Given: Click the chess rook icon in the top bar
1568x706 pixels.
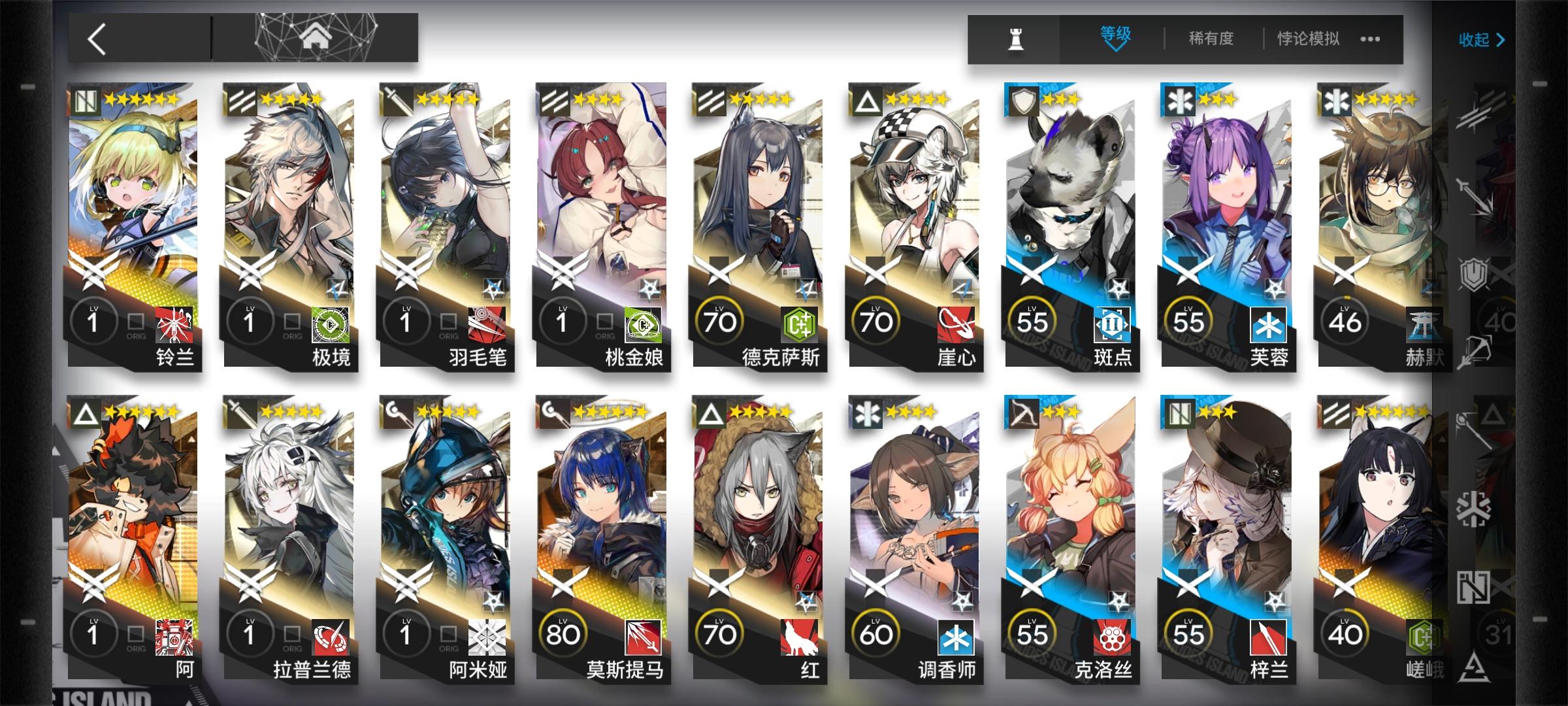Looking at the screenshot, I should [1016, 38].
